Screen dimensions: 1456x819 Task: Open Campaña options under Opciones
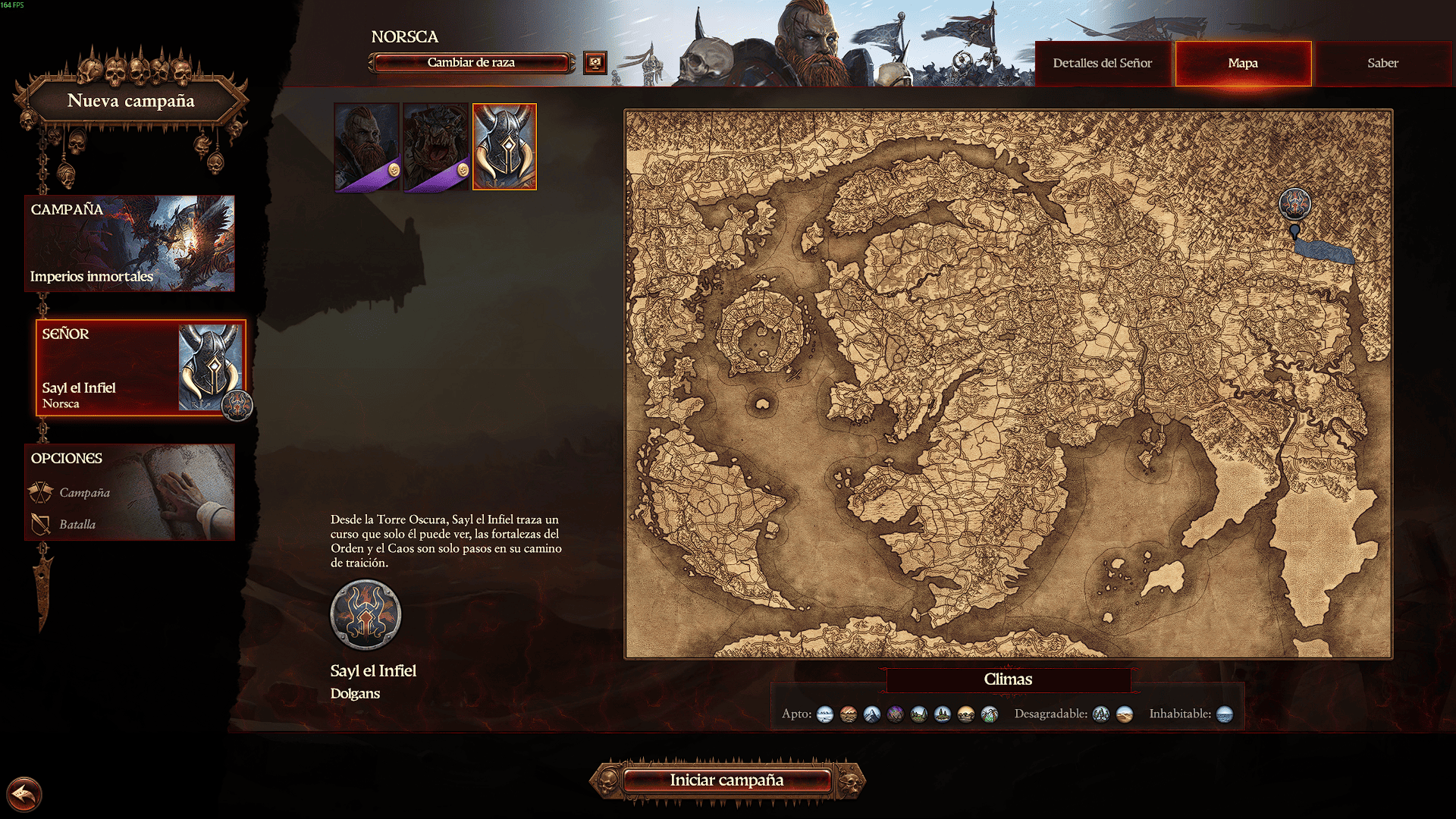(84, 493)
